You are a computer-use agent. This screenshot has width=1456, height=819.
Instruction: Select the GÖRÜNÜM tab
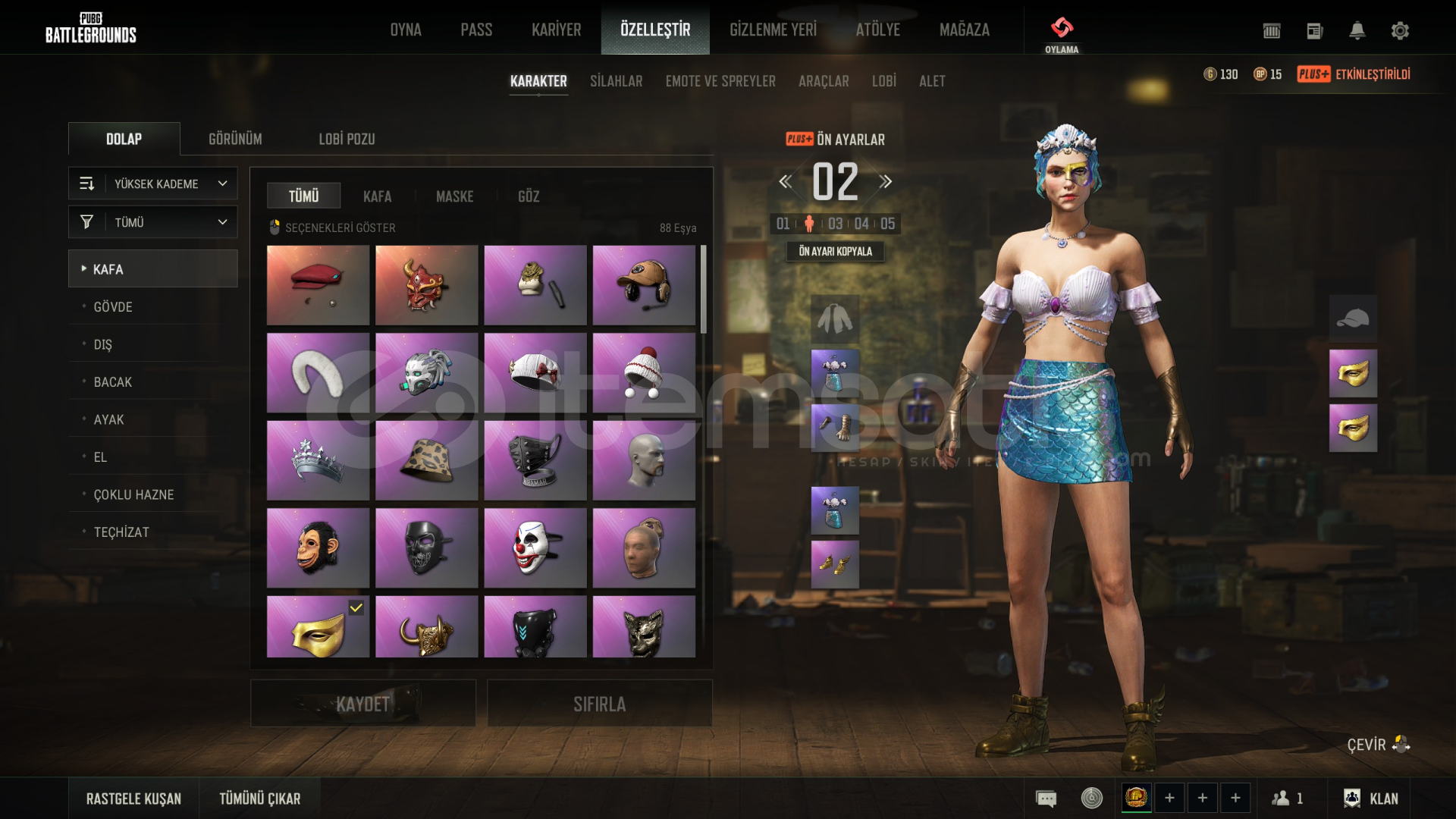pyautogui.click(x=235, y=139)
